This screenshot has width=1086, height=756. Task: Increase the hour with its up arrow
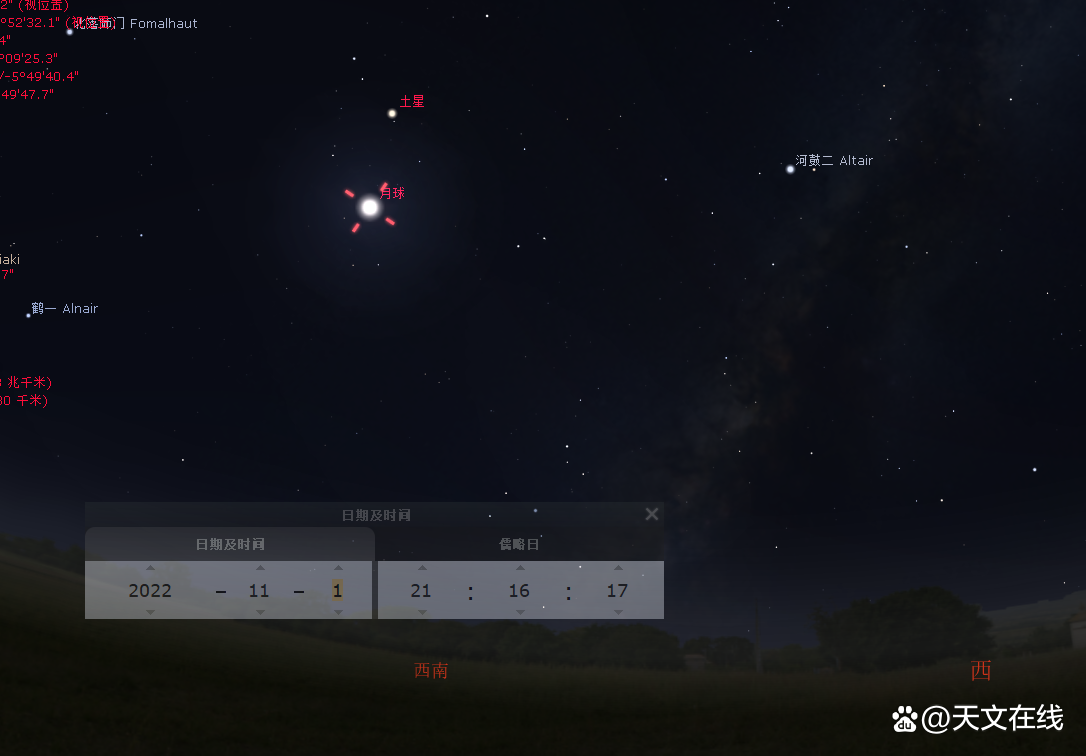422,568
